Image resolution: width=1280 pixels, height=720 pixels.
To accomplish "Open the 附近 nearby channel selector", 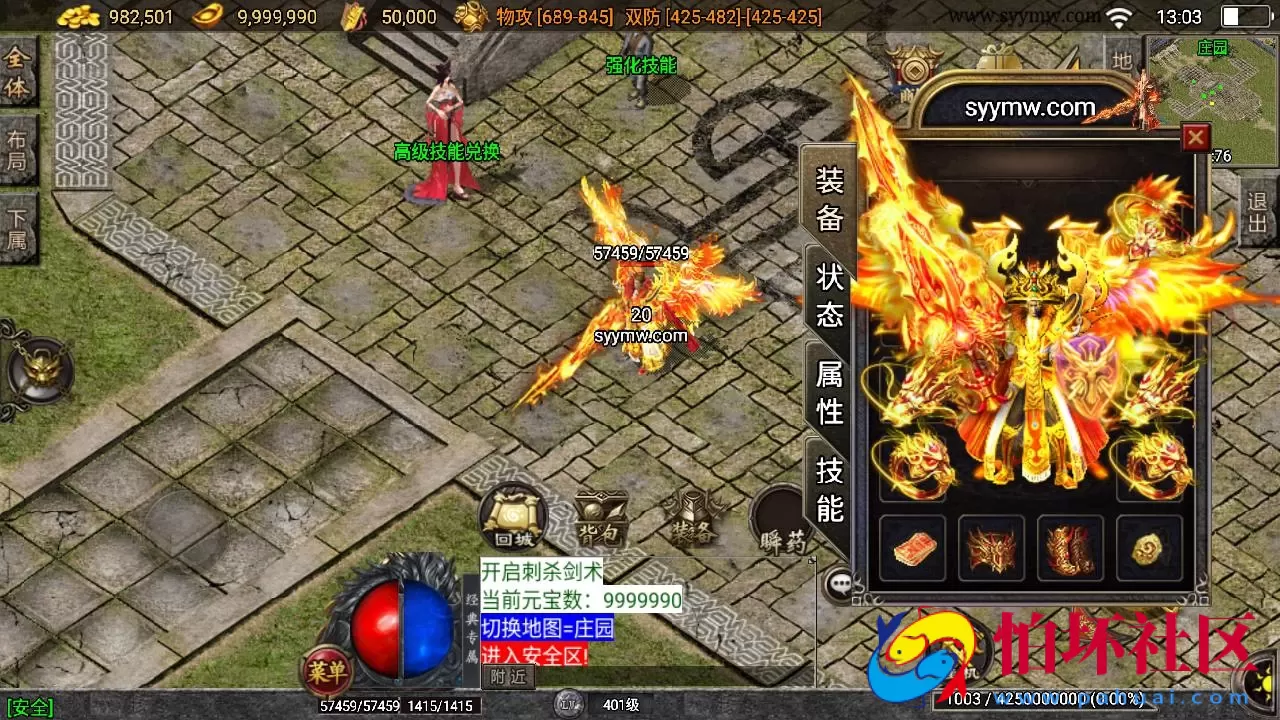I will click(x=509, y=676).
